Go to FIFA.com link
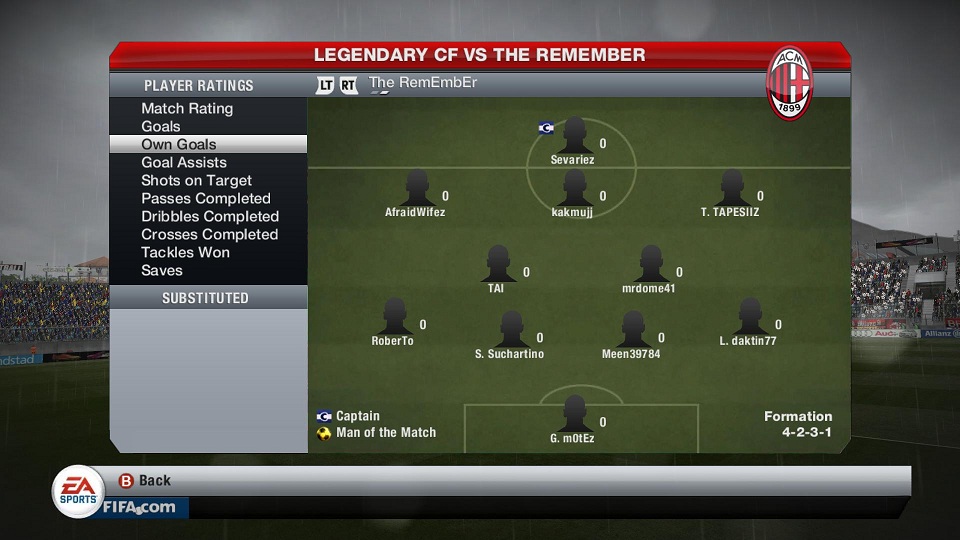 [x=138, y=507]
